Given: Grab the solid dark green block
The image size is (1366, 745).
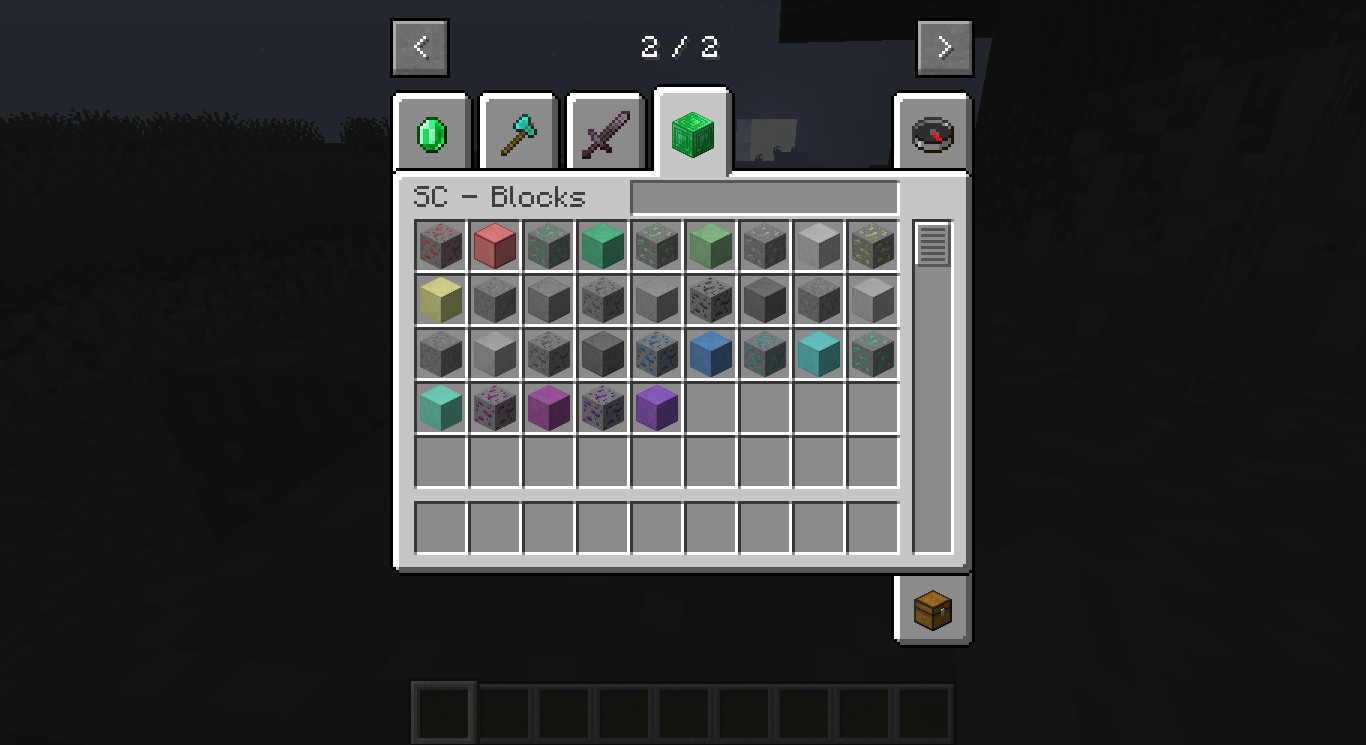Looking at the screenshot, I should 602,246.
